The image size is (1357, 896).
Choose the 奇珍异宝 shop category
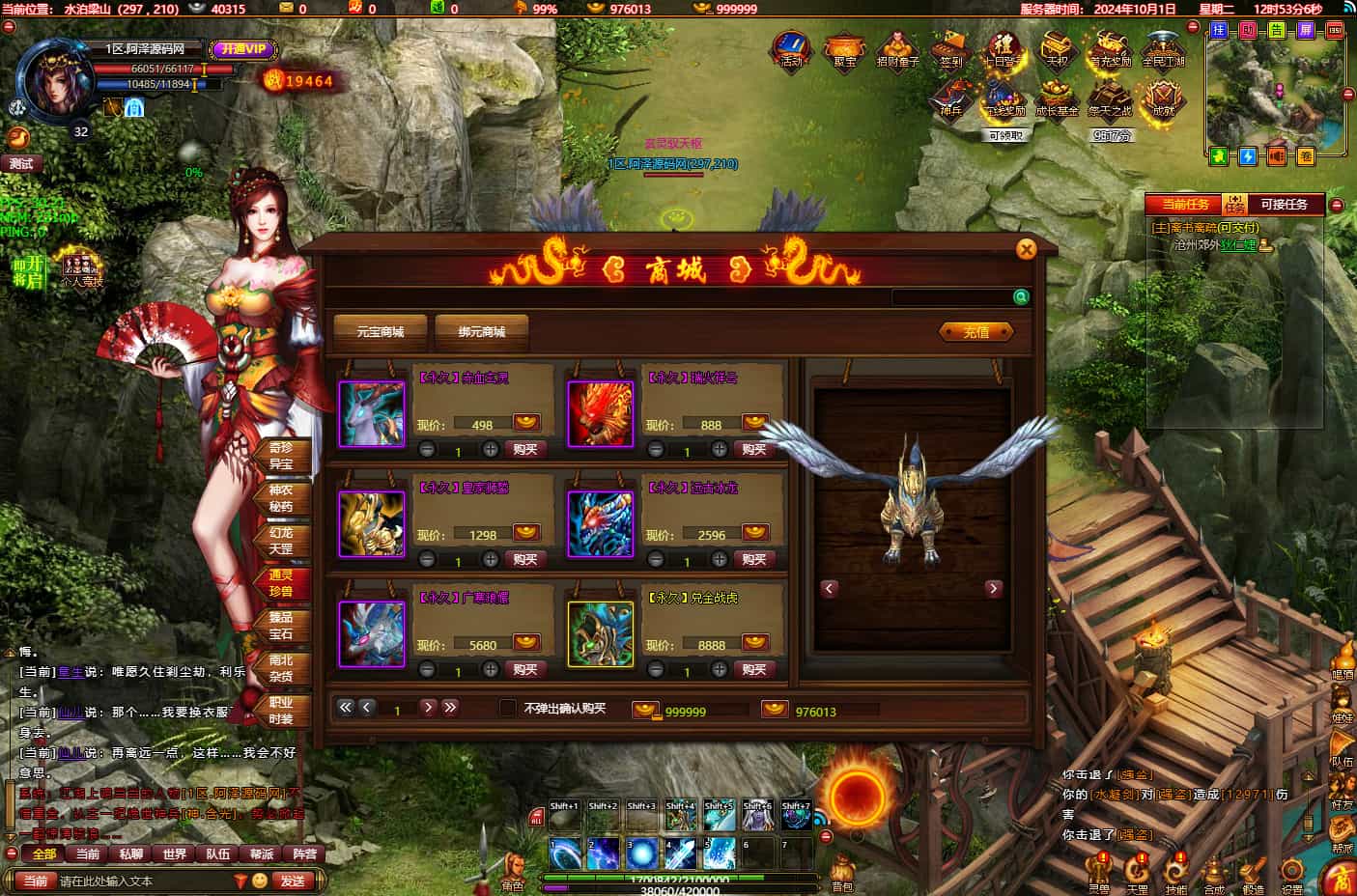pyautogui.click(x=280, y=456)
